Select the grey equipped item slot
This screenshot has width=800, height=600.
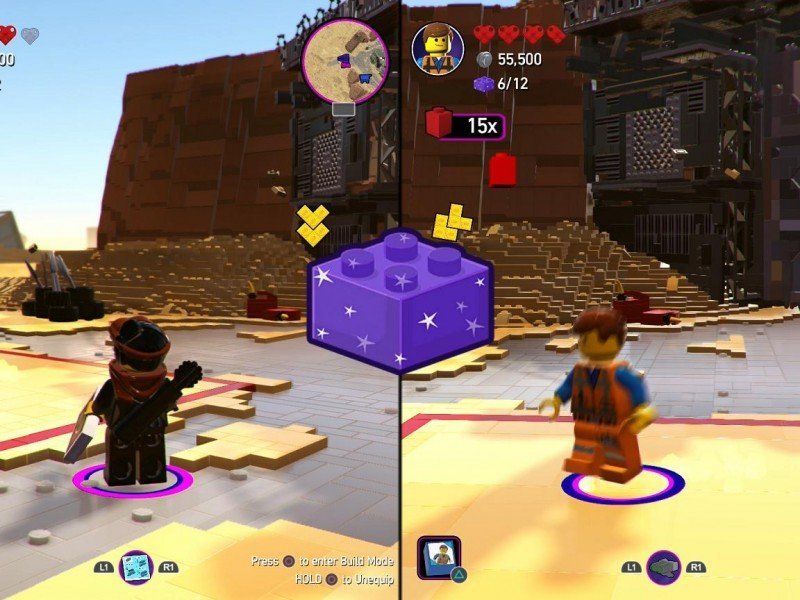[663, 567]
